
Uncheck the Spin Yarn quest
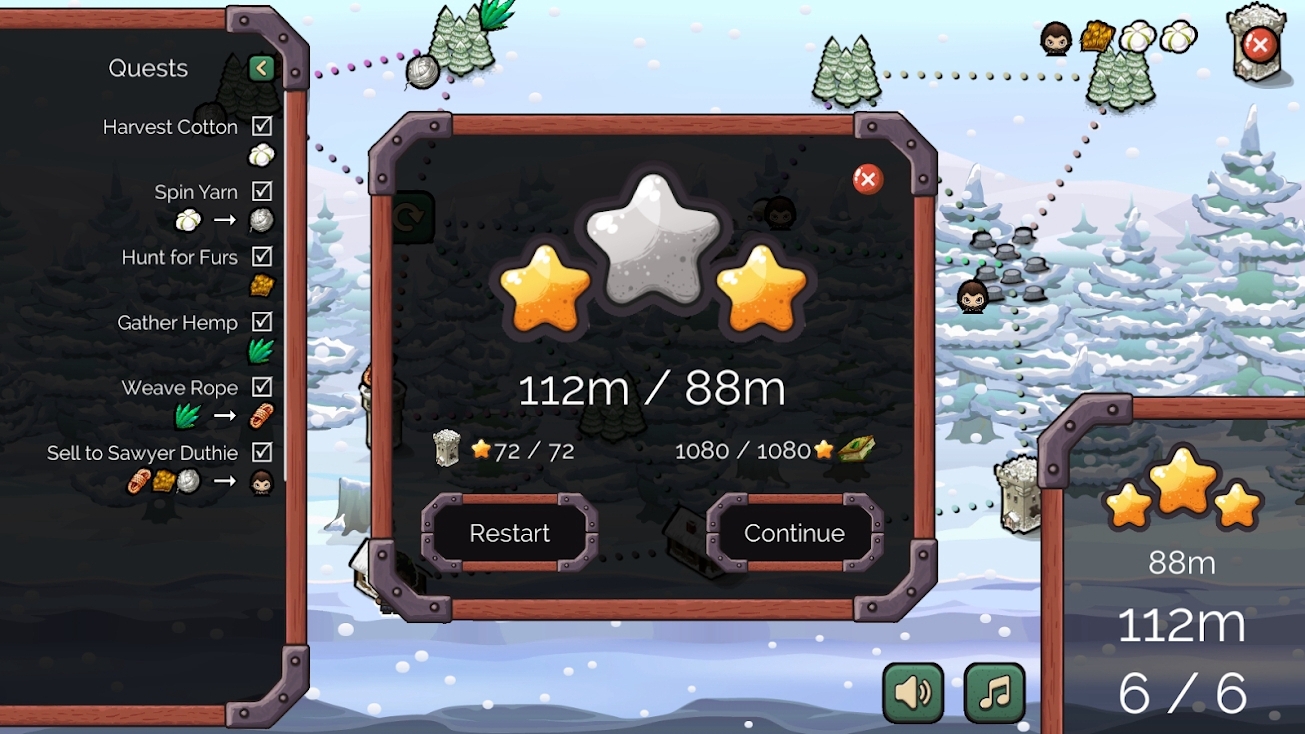[262, 191]
